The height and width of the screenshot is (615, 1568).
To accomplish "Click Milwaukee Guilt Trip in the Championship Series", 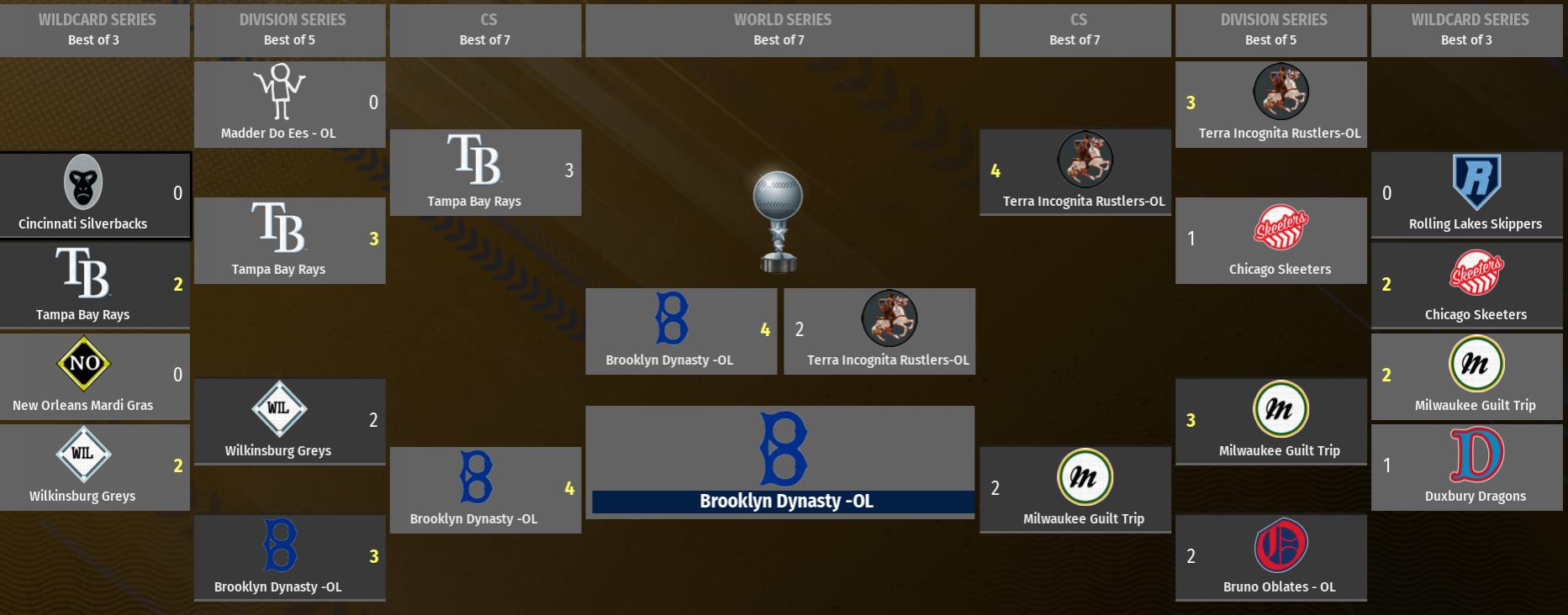I will (x=1074, y=491).
